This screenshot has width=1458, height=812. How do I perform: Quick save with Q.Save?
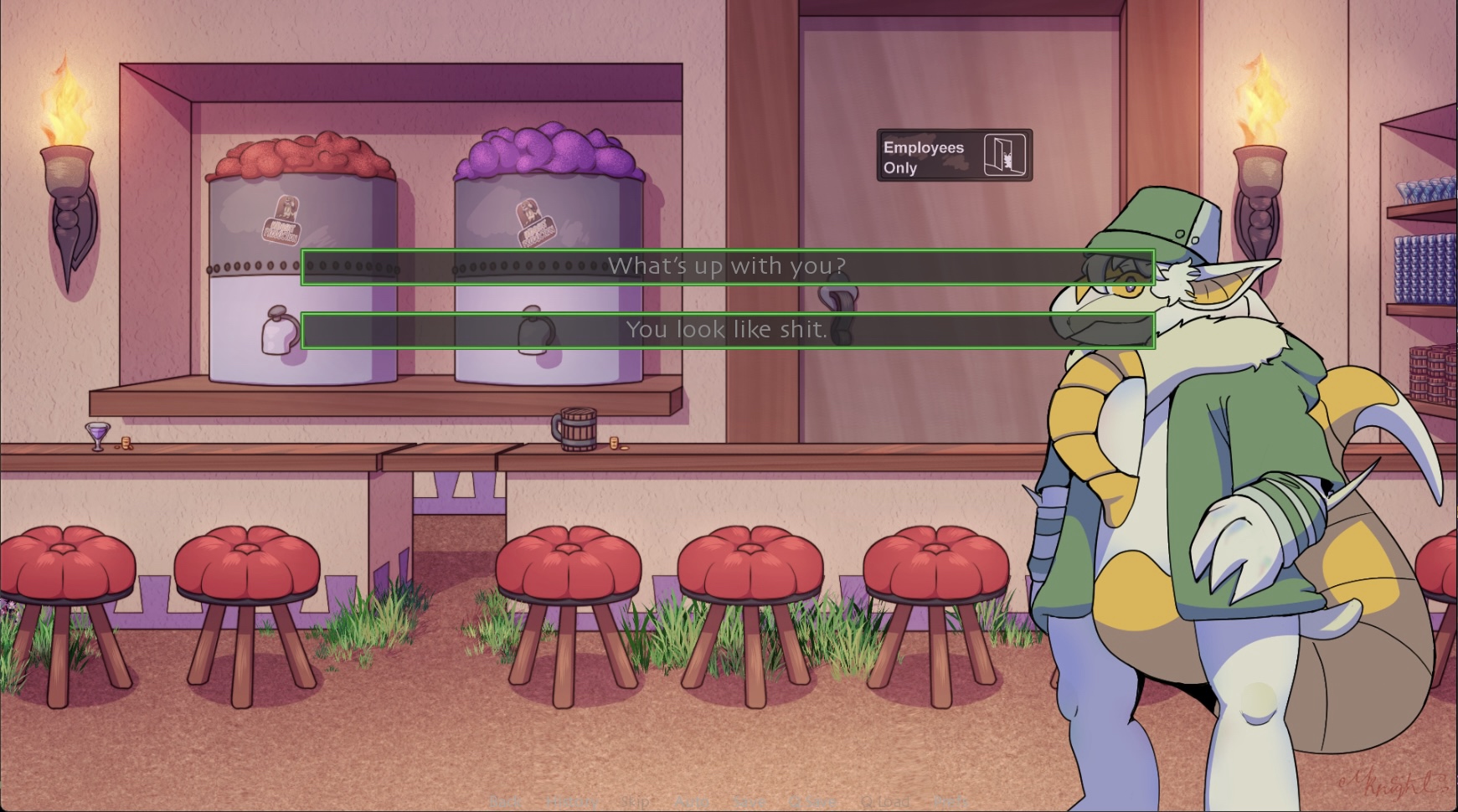[x=812, y=802]
